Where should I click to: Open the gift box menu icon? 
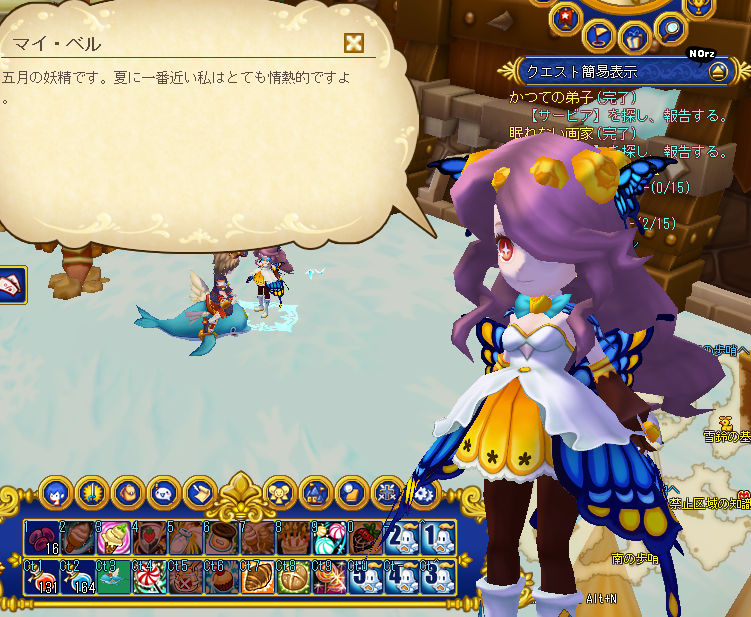(x=633, y=39)
